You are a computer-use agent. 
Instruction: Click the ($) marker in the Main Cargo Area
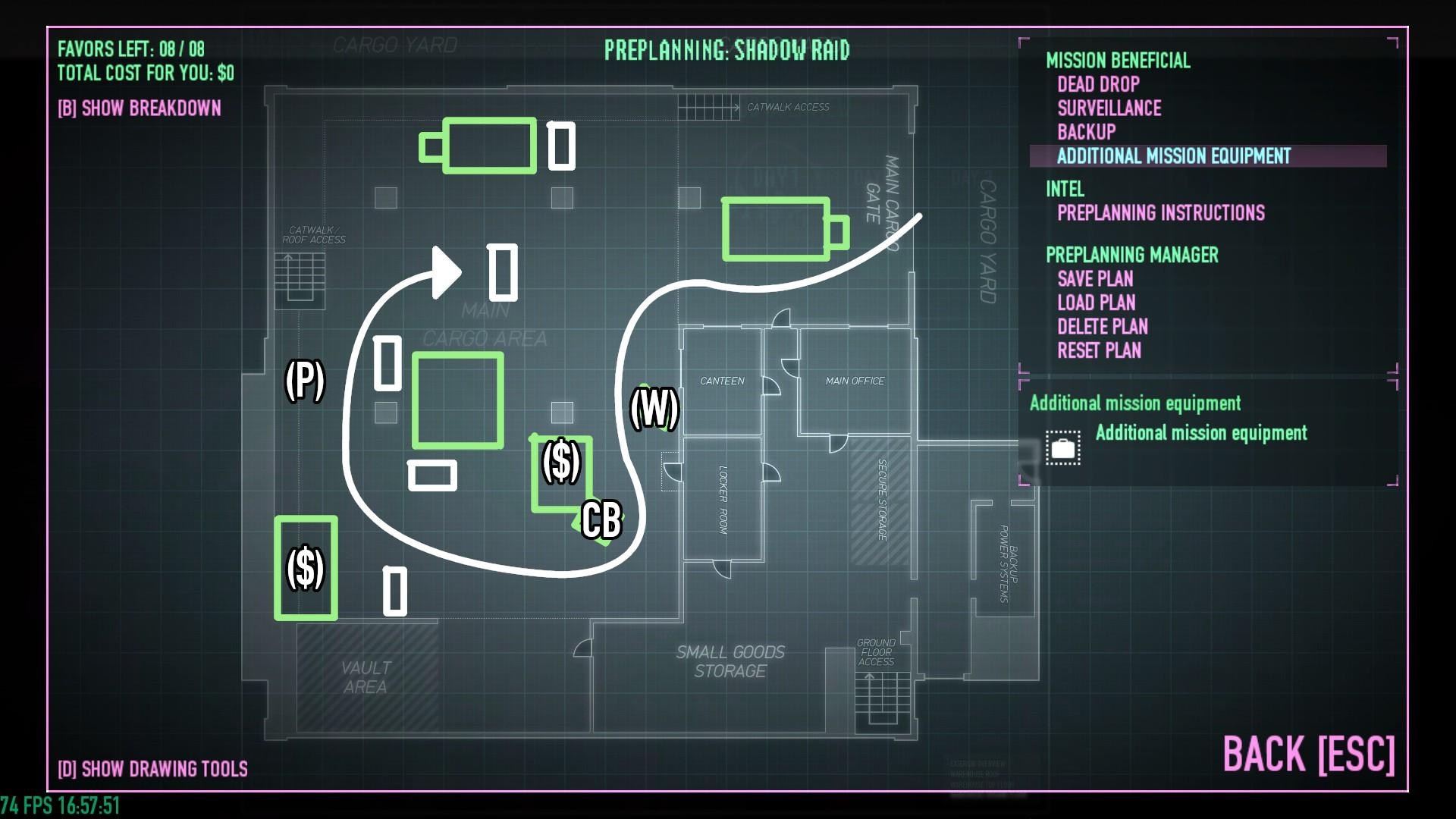pyautogui.click(x=562, y=460)
